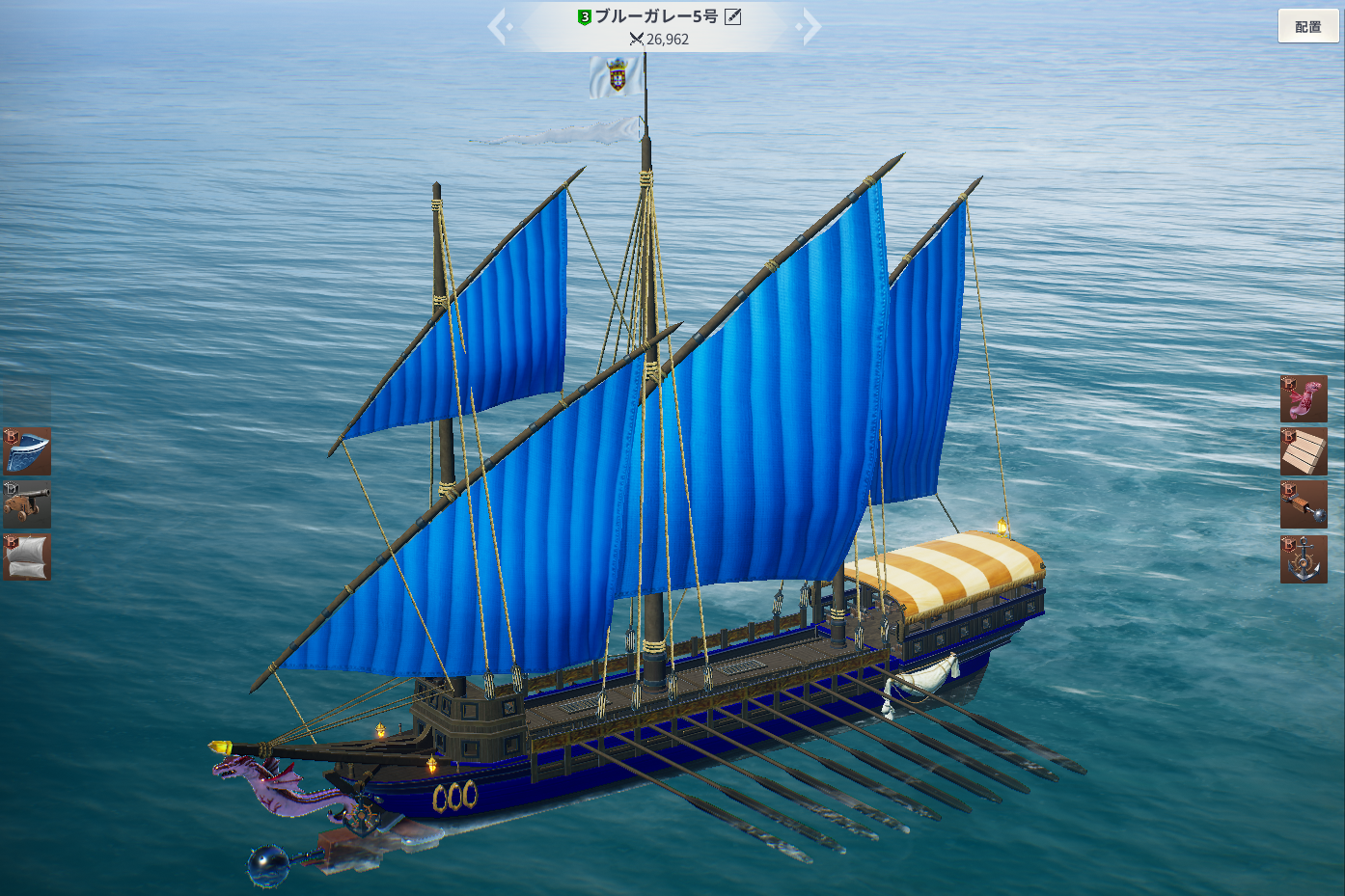Edit the ship name ブルーガレー5号
The image size is (1345, 896).
click(x=733, y=16)
